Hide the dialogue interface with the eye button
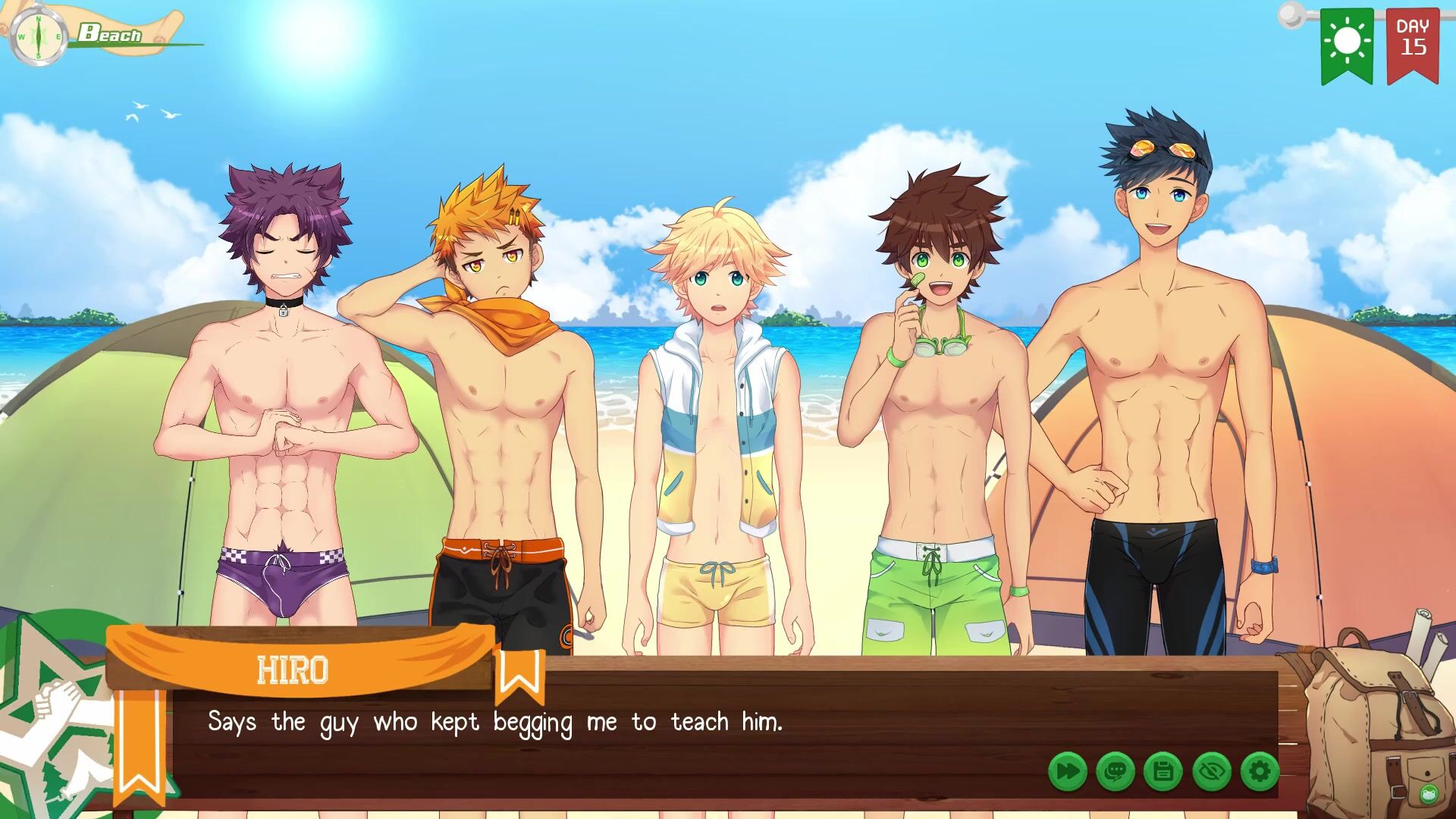The height and width of the screenshot is (819, 1456). click(1211, 772)
